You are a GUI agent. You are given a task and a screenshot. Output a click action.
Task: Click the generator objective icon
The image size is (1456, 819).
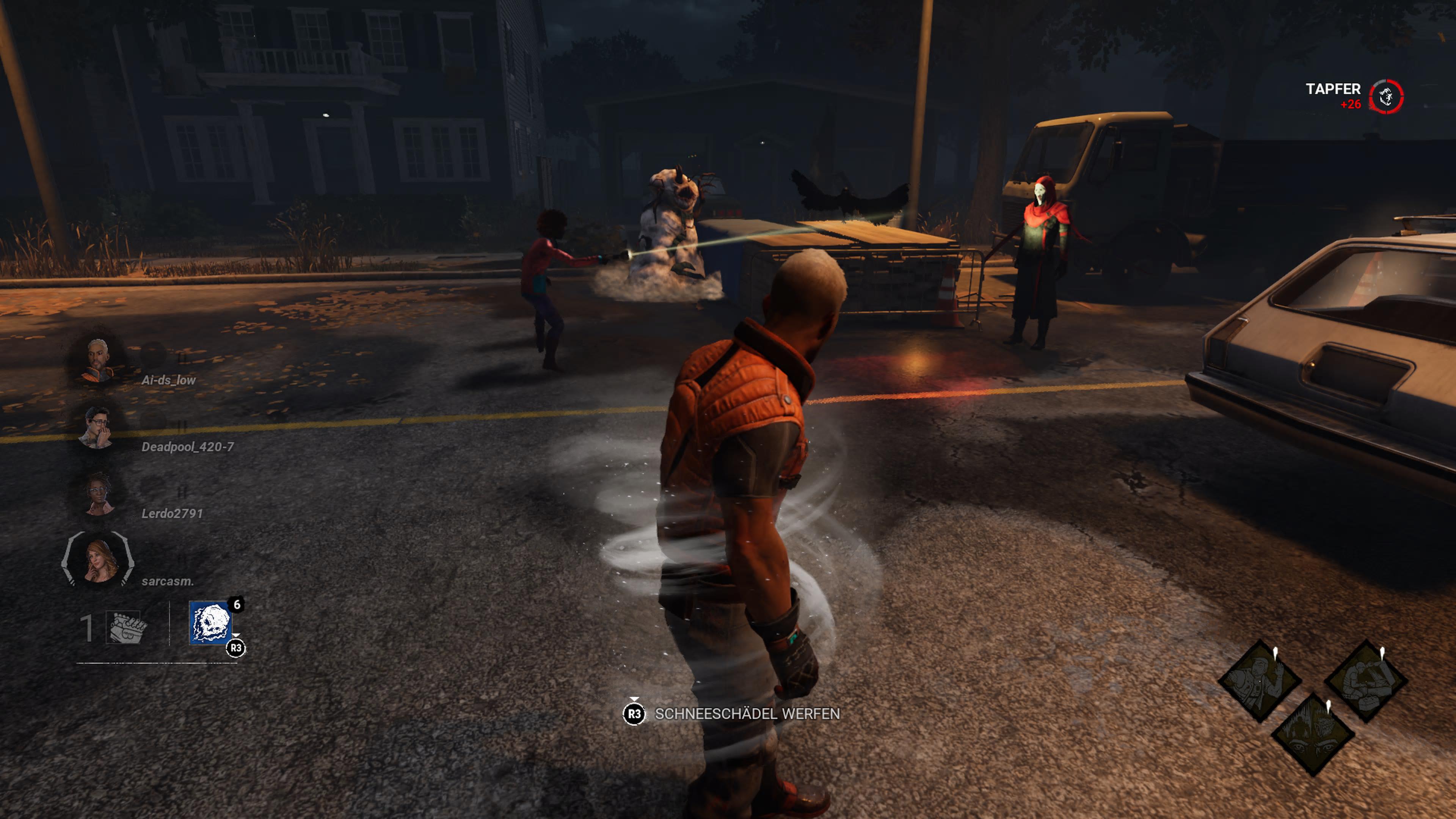click(x=127, y=628)
